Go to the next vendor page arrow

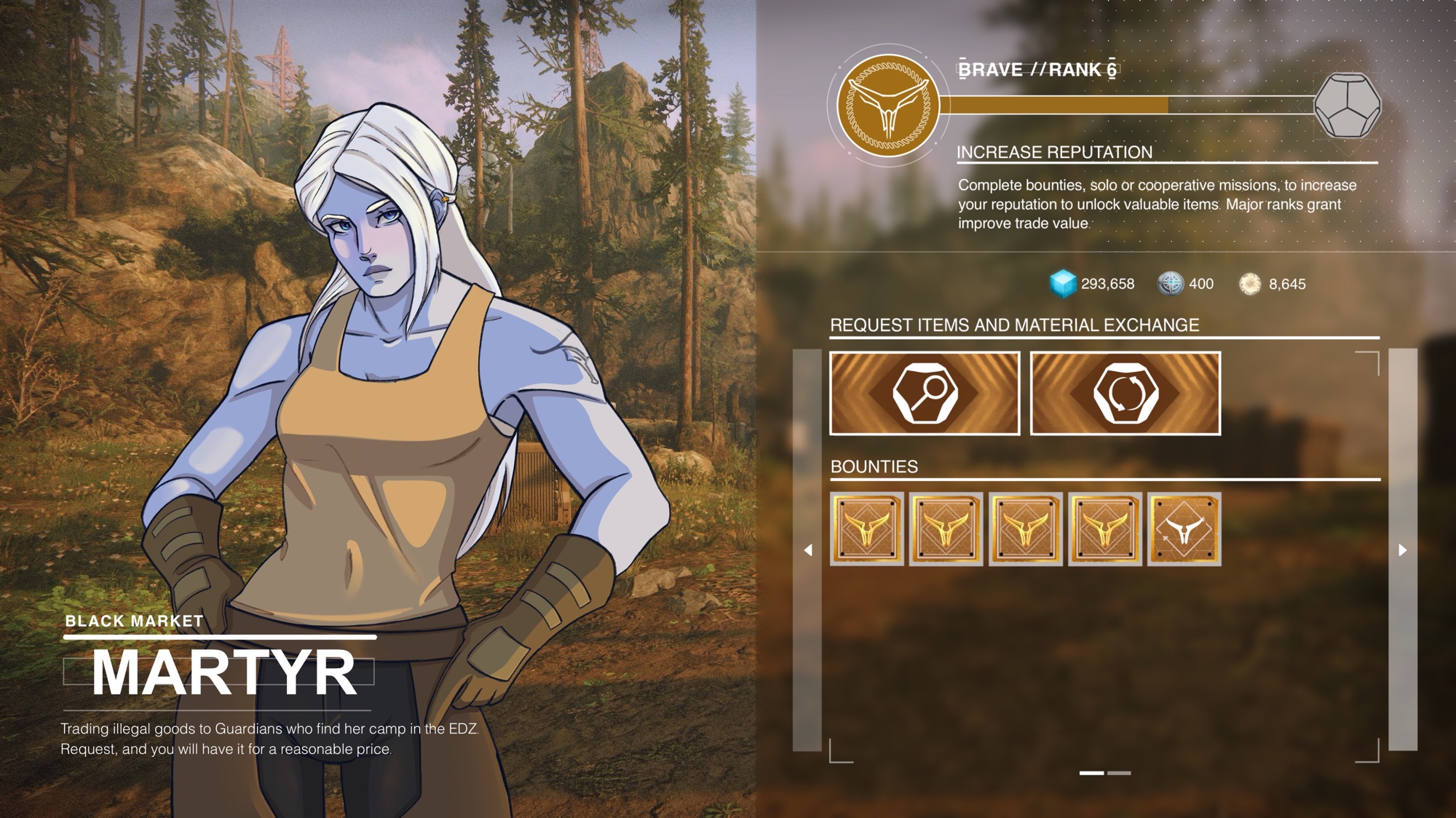point(1403,550)
